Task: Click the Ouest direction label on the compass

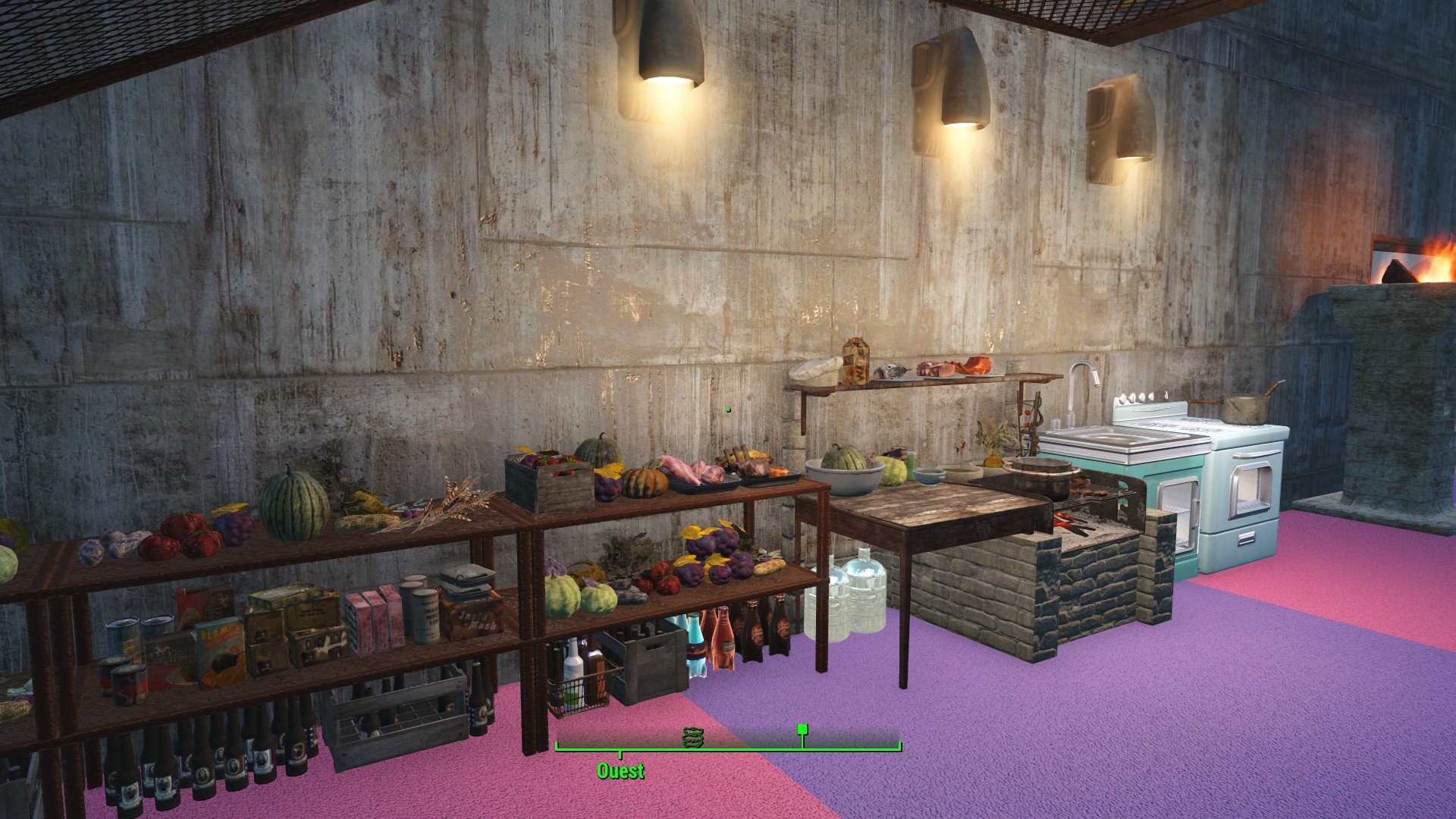Action: (x=620, y=771)
